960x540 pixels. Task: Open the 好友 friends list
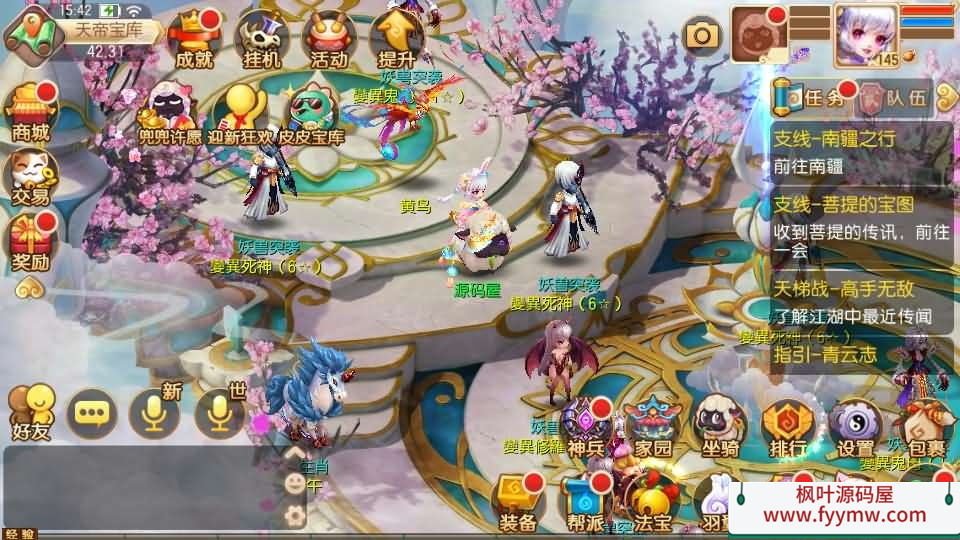[x=31, y=412]
